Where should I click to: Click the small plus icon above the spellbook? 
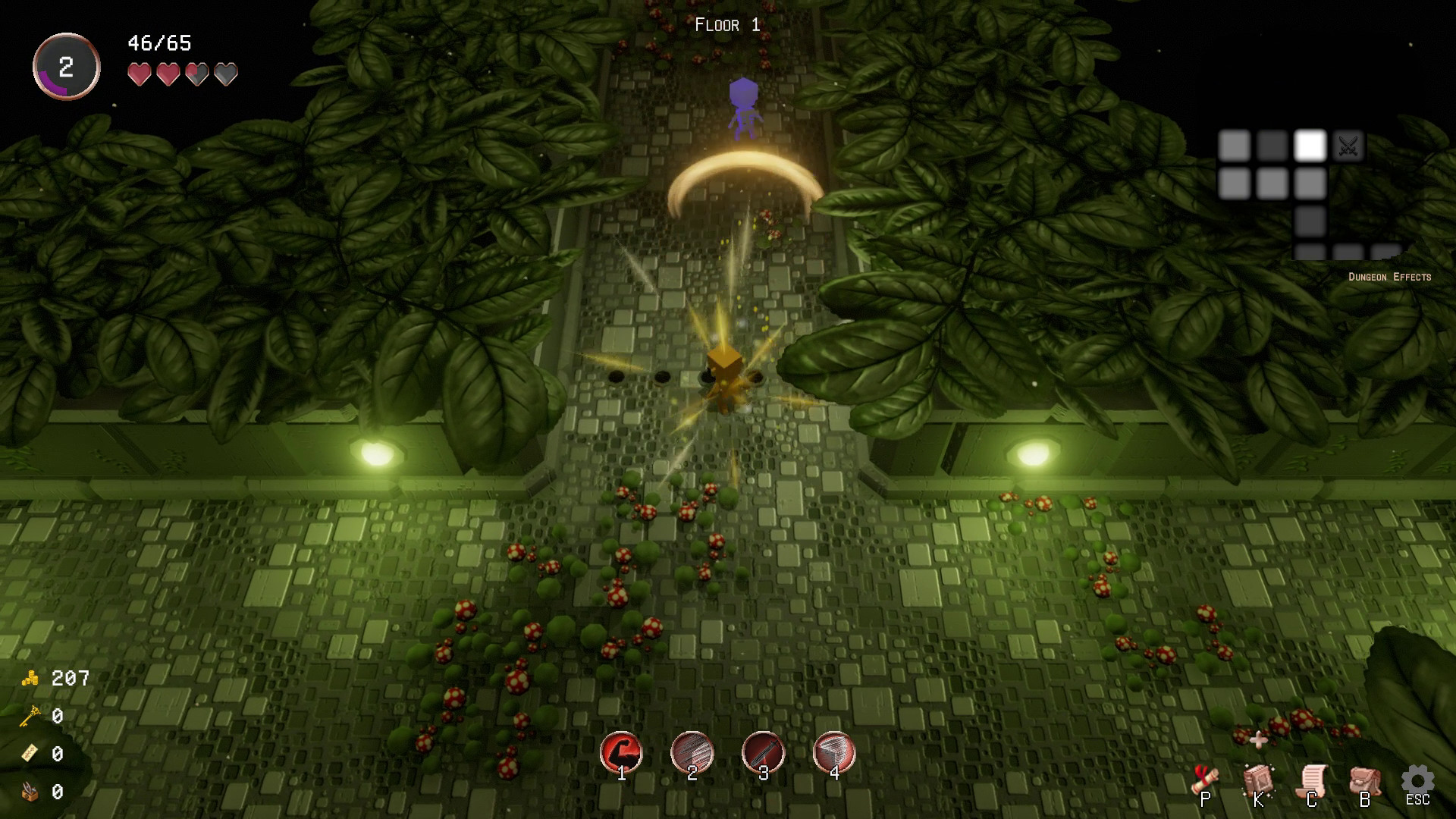pos(1258,739)
